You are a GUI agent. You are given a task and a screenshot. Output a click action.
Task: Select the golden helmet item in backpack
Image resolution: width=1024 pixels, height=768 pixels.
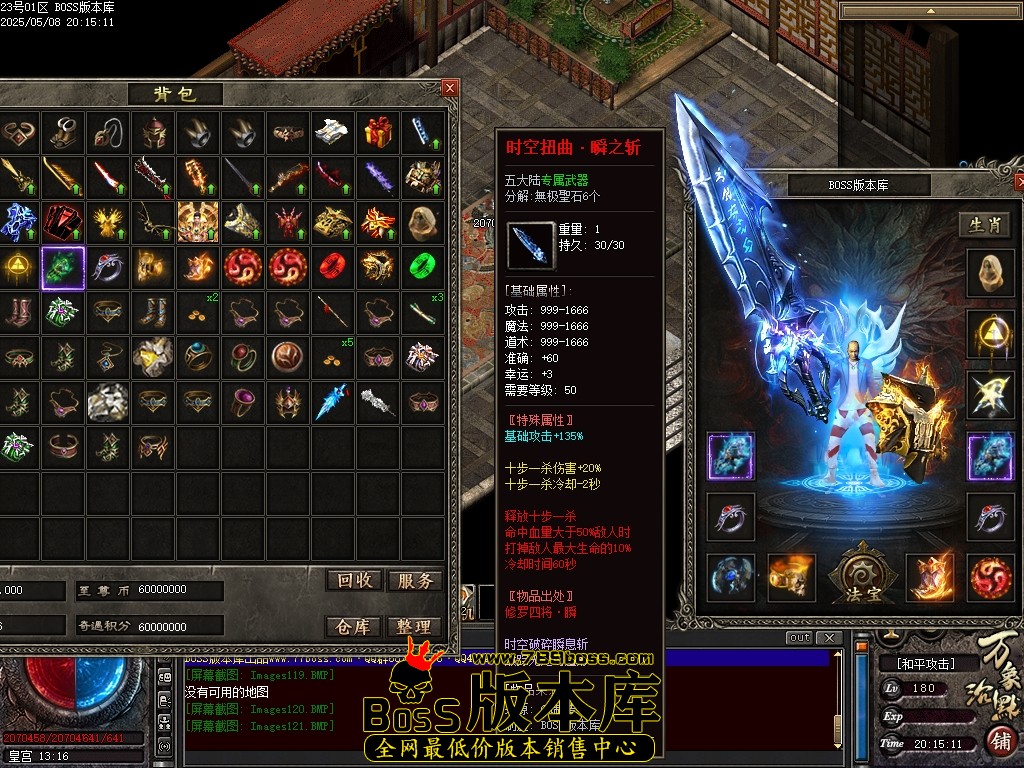(x=153, y=132)
